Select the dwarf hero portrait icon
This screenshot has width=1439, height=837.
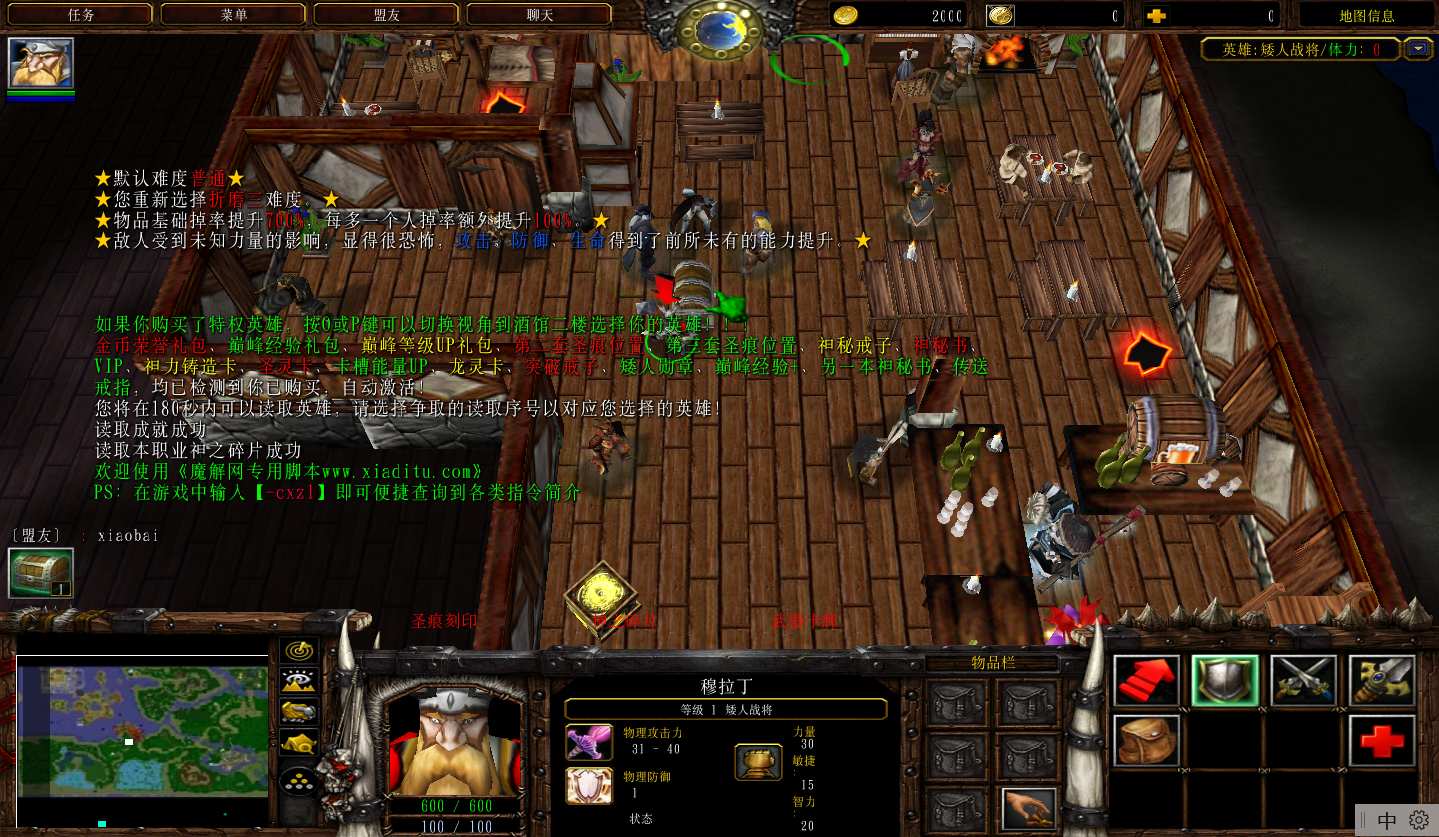pyautogui.click(x=41, y=63)
